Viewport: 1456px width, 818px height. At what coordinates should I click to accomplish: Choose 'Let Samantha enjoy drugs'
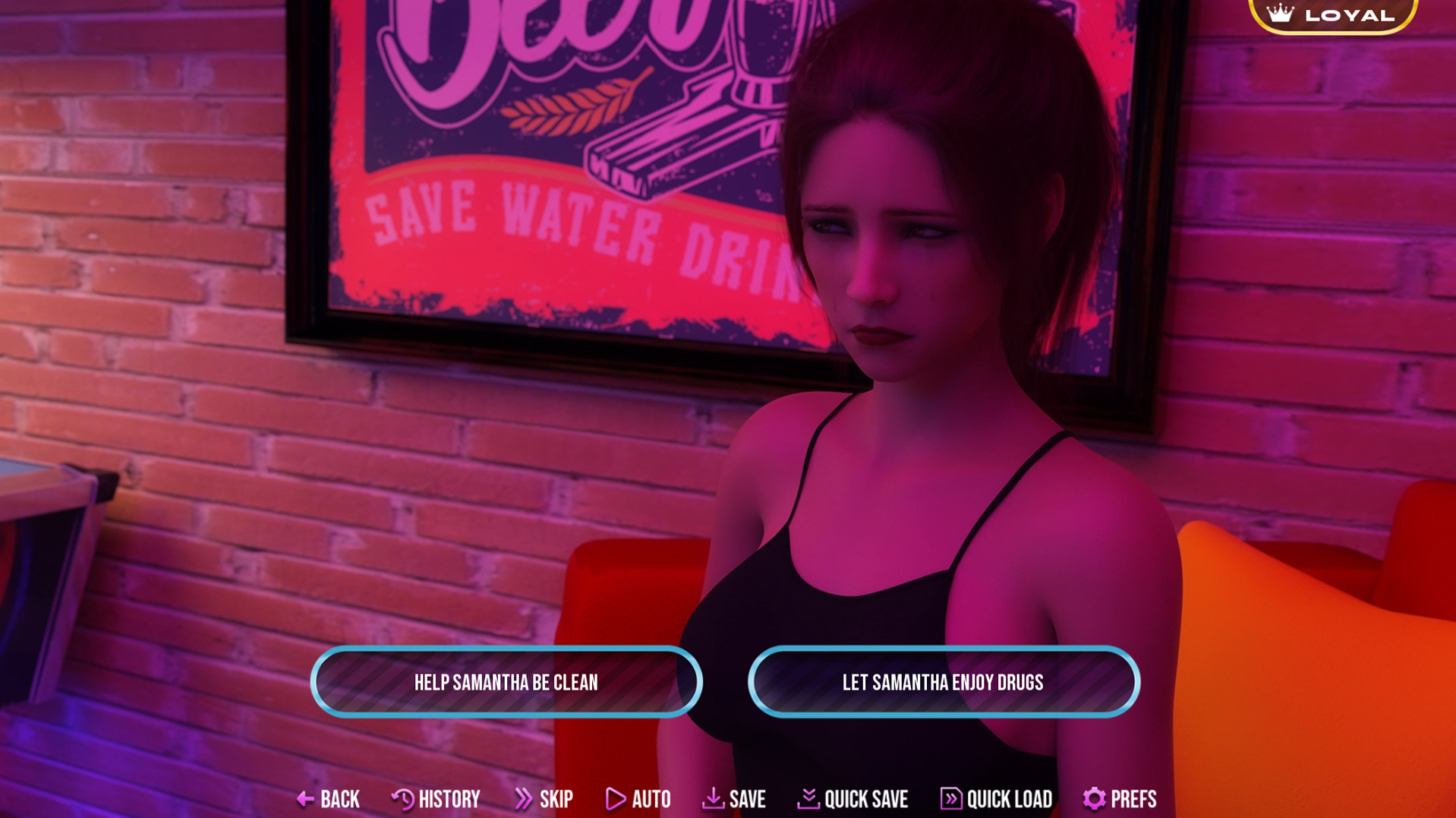click(944, 682)
